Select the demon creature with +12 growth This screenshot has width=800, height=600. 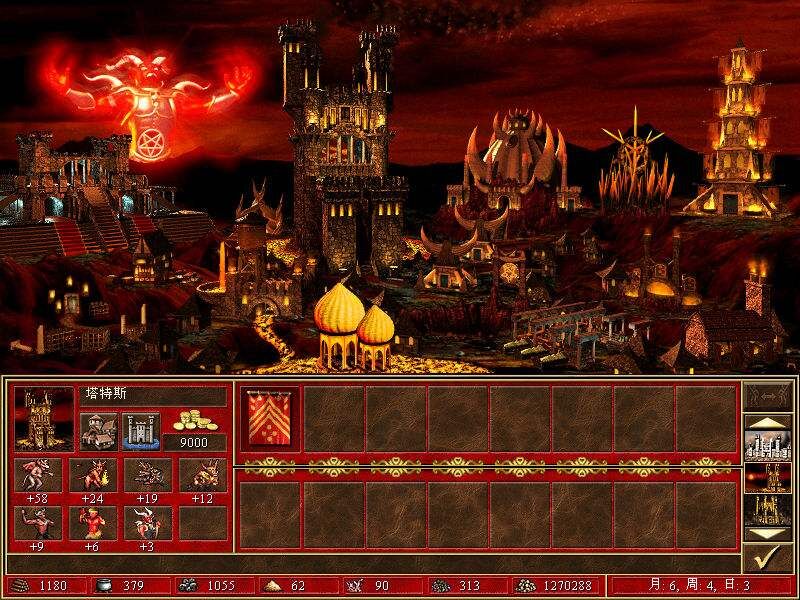tap(203, 476)
